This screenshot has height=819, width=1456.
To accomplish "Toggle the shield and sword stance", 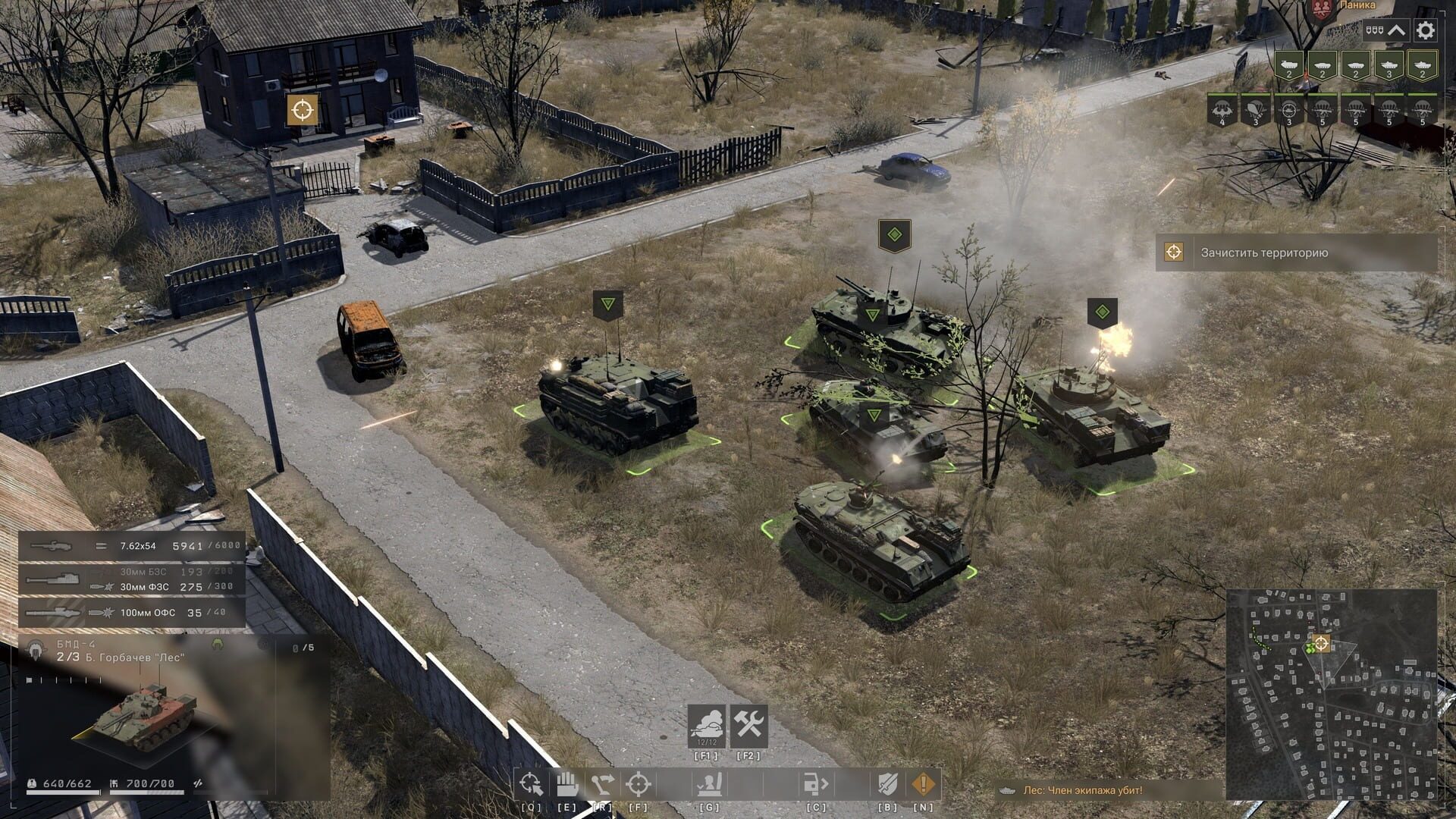I will coord(887,784).
